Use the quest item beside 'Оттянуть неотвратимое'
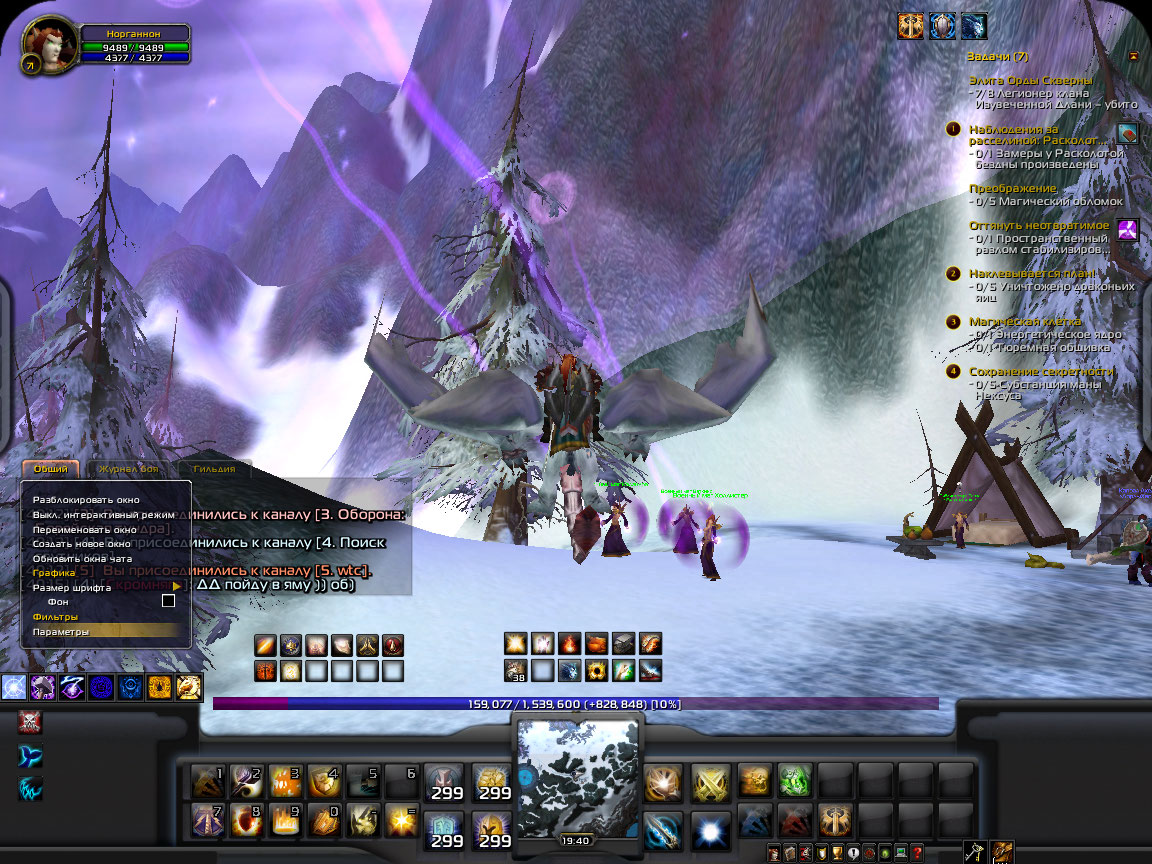The width and height of the screenshot is (1152, 864). 1127,229
